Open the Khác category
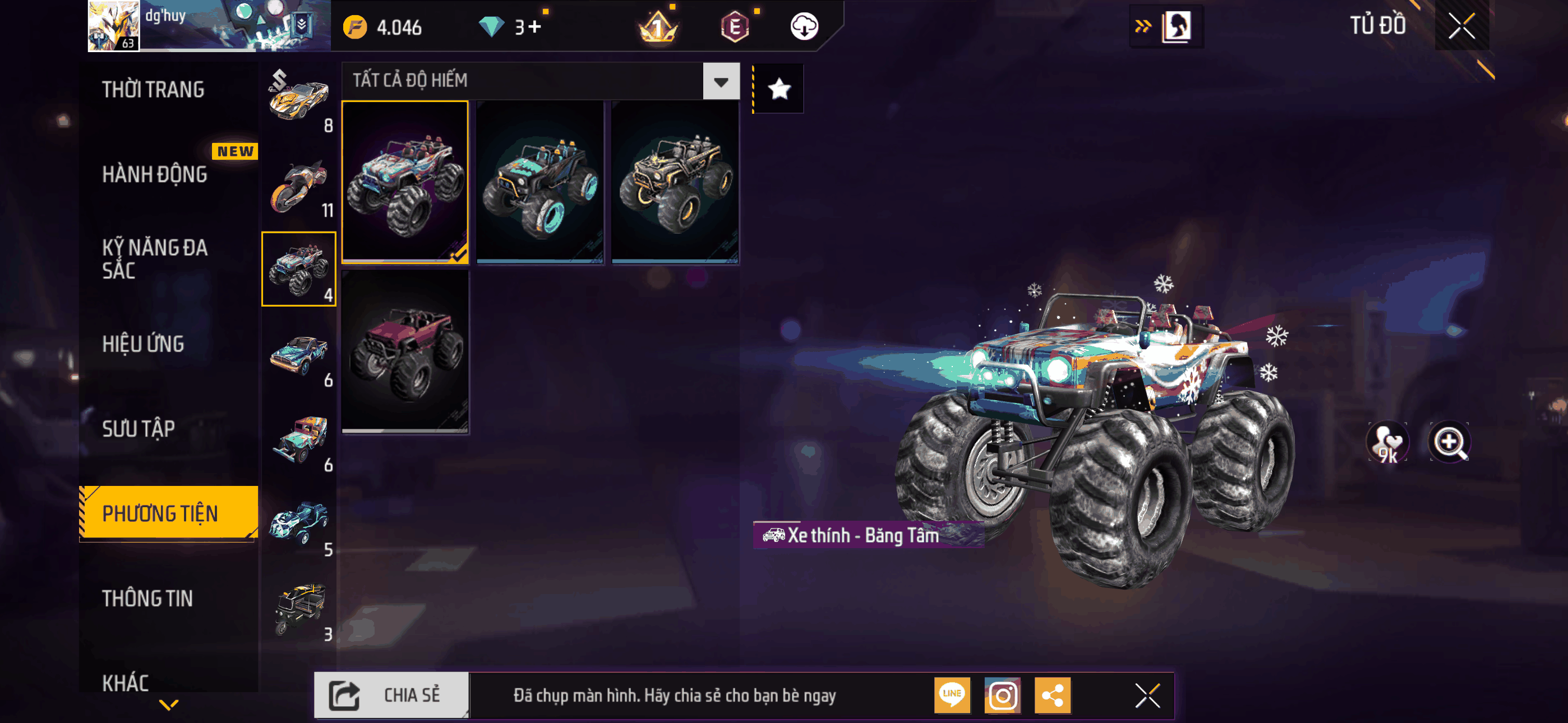Screen dimensions: 1568x723 point(126,682)
